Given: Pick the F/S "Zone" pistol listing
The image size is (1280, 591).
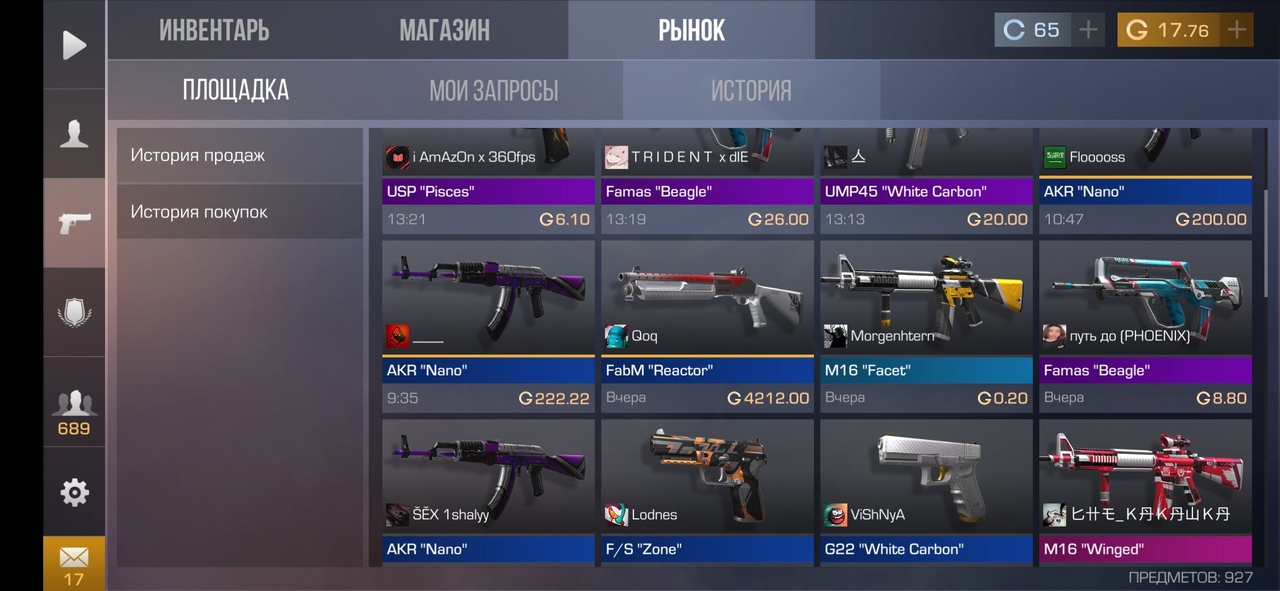Looking at the screenshot, I should coord(707,492).
